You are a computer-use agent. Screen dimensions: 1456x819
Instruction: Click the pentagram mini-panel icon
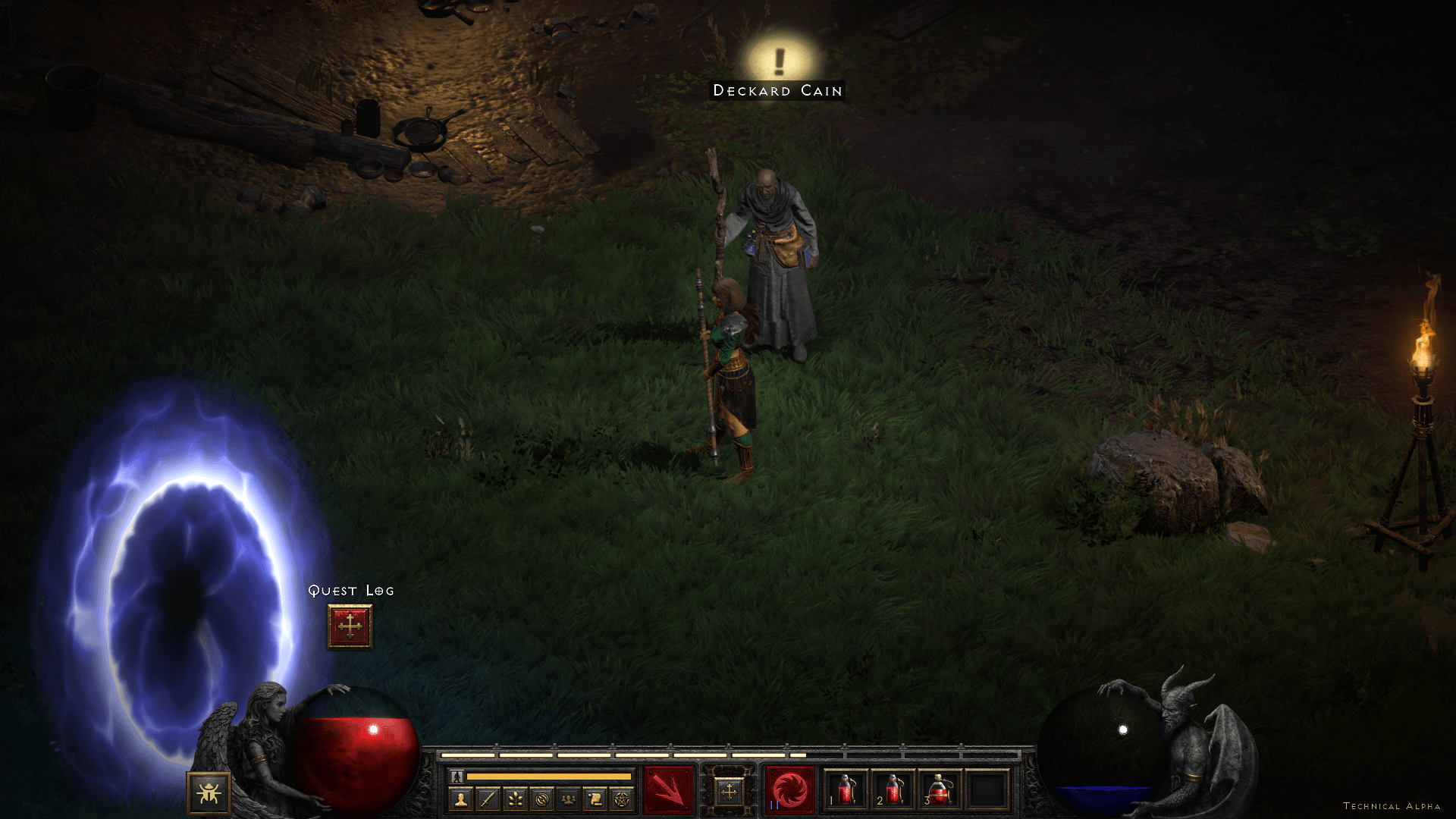click(622, 799)
